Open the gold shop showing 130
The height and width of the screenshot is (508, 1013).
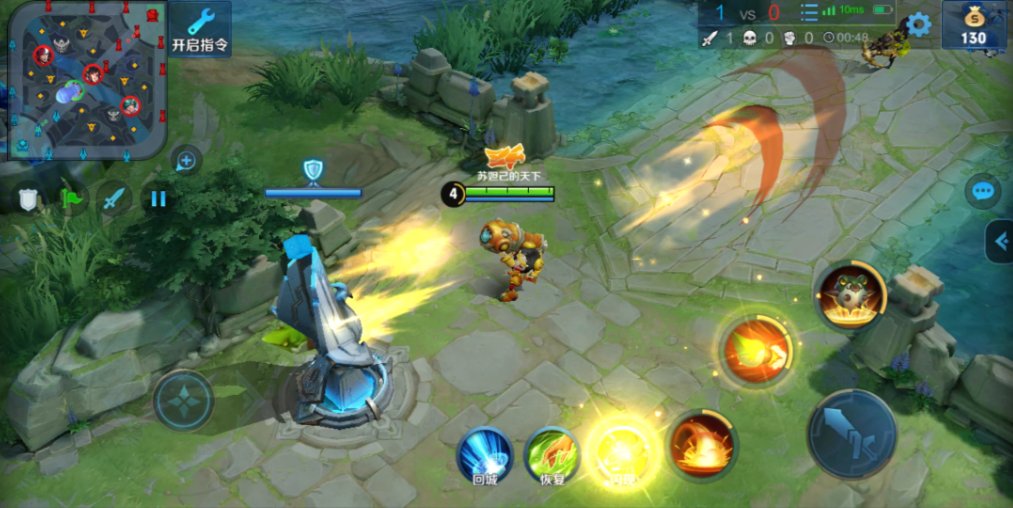(973, 25)
